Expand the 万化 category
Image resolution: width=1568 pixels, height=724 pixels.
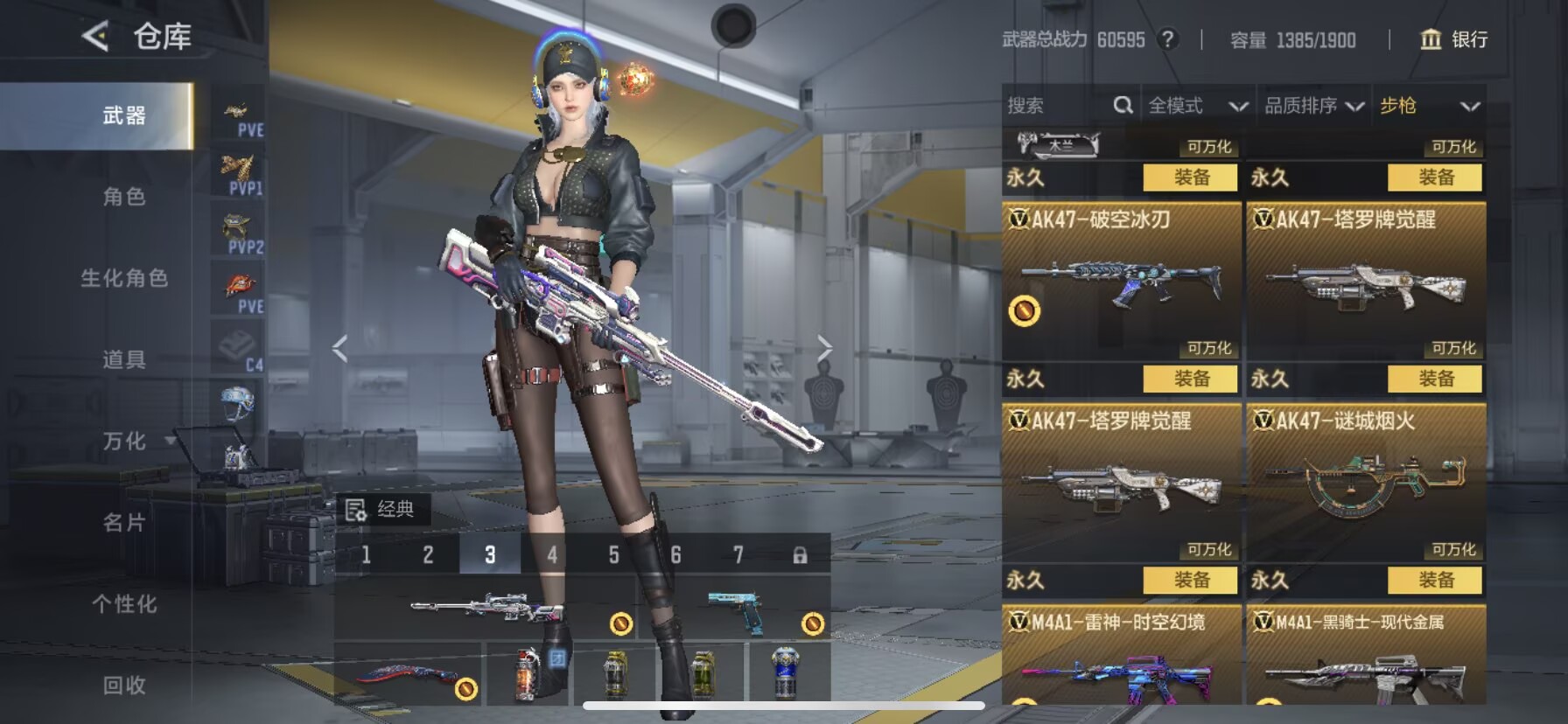pyautogui.click(x=124, y=441)
